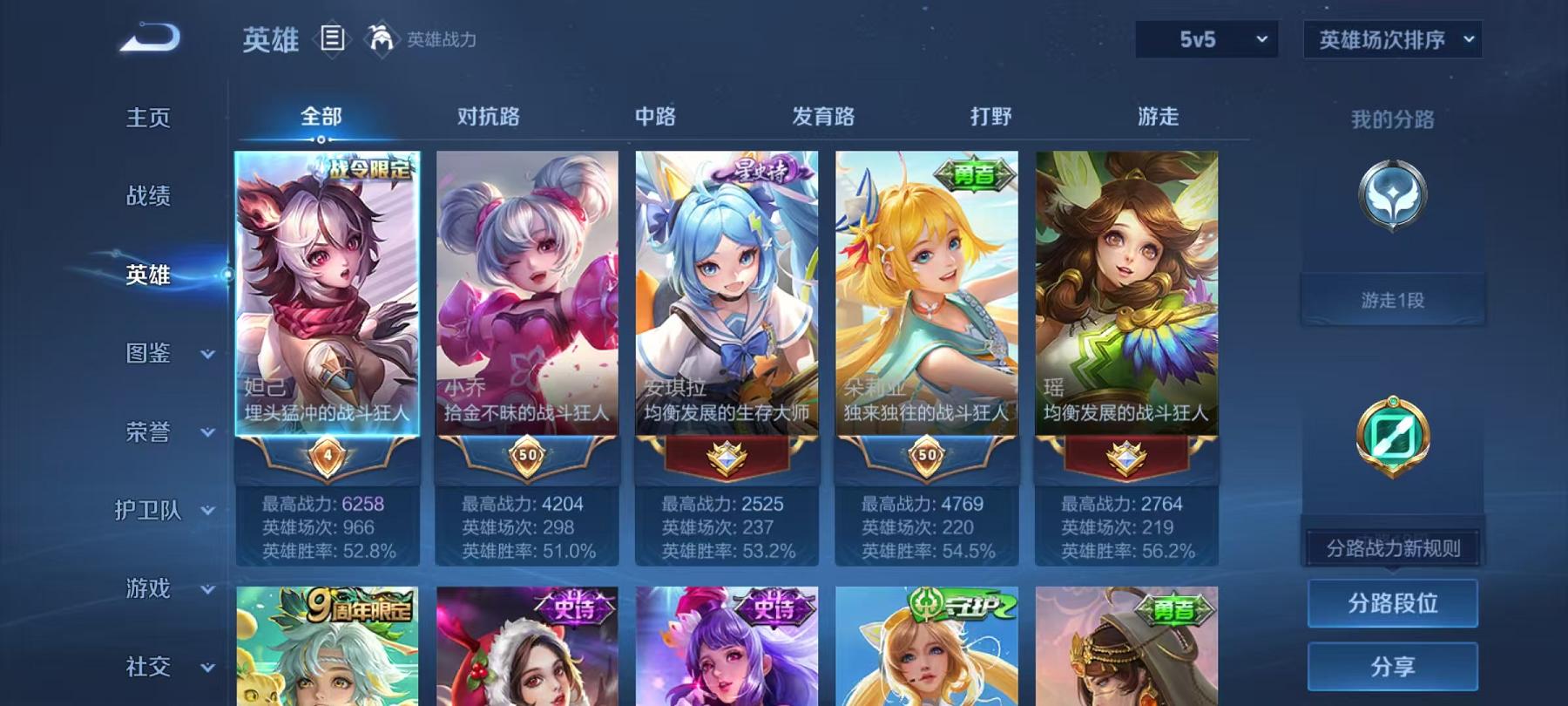Open the 英雄场次排序 sorting dropdown

click(1391, 38)
